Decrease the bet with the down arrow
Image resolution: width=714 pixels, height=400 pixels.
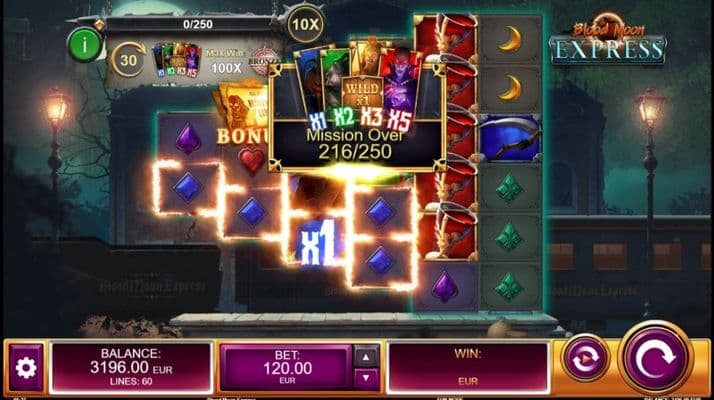point(367,378)
